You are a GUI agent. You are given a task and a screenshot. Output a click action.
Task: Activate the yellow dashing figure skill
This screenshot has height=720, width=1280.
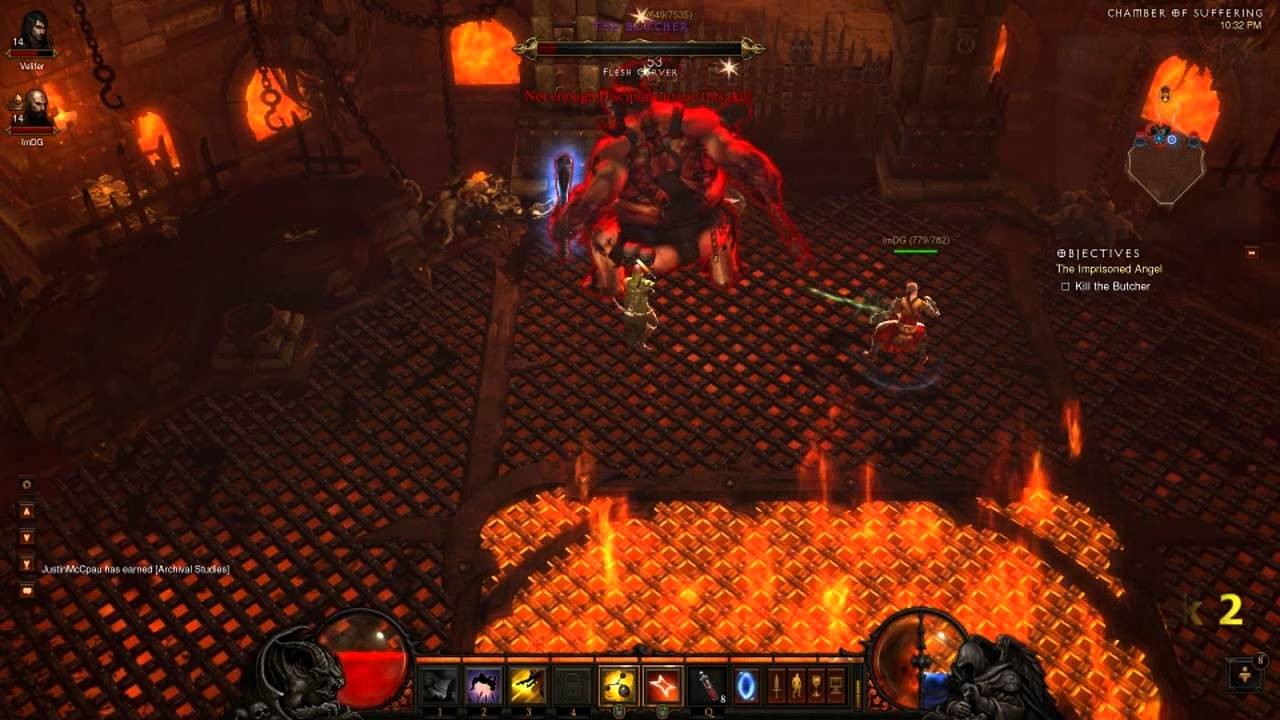pos(527,685)
